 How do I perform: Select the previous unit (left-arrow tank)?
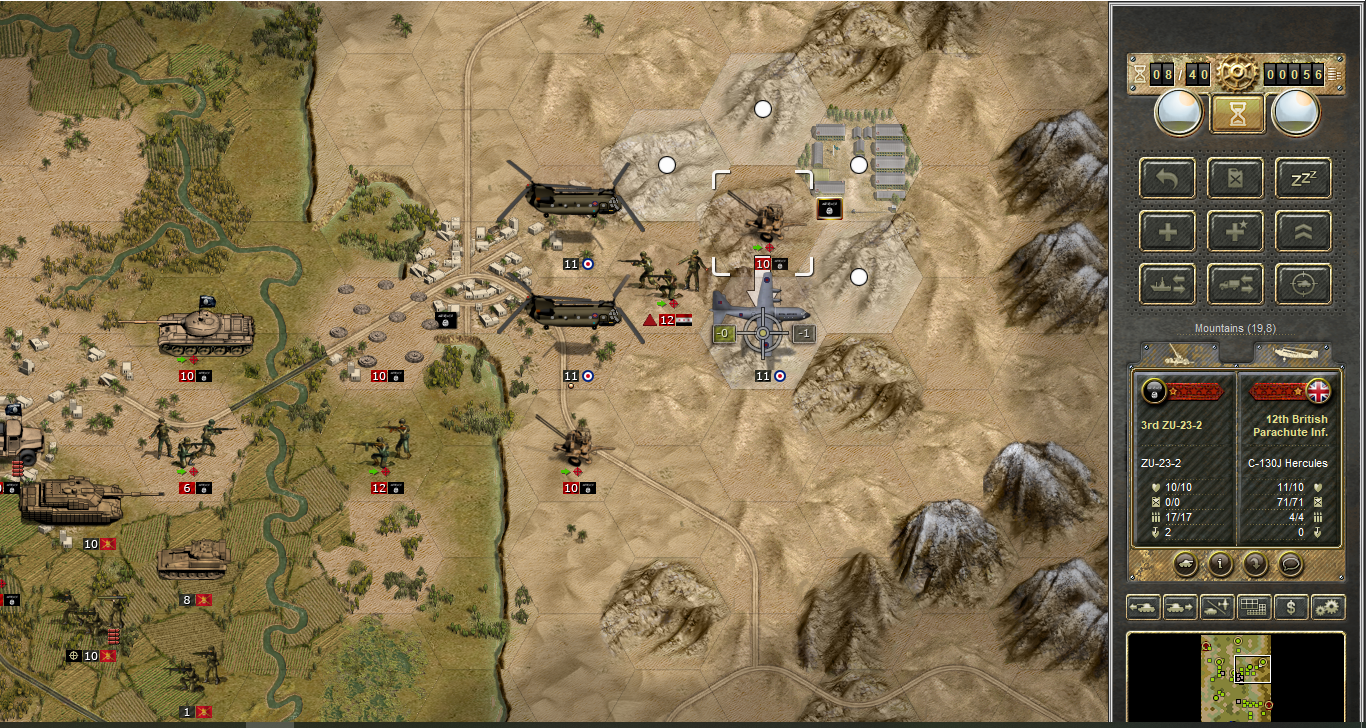pyautogui.click(x=1143, y=606)
